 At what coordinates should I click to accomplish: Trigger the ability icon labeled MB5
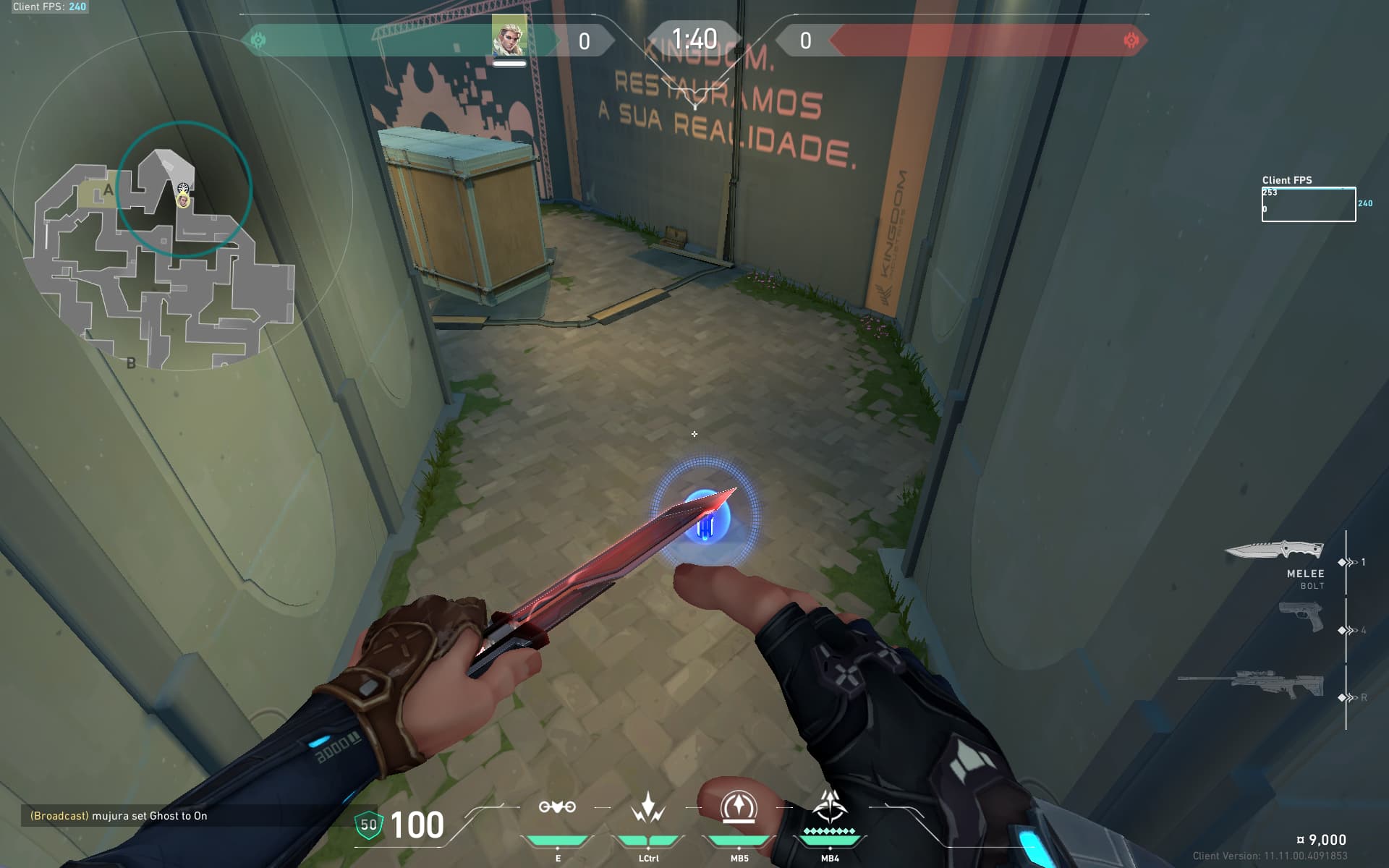pos(739,807)
